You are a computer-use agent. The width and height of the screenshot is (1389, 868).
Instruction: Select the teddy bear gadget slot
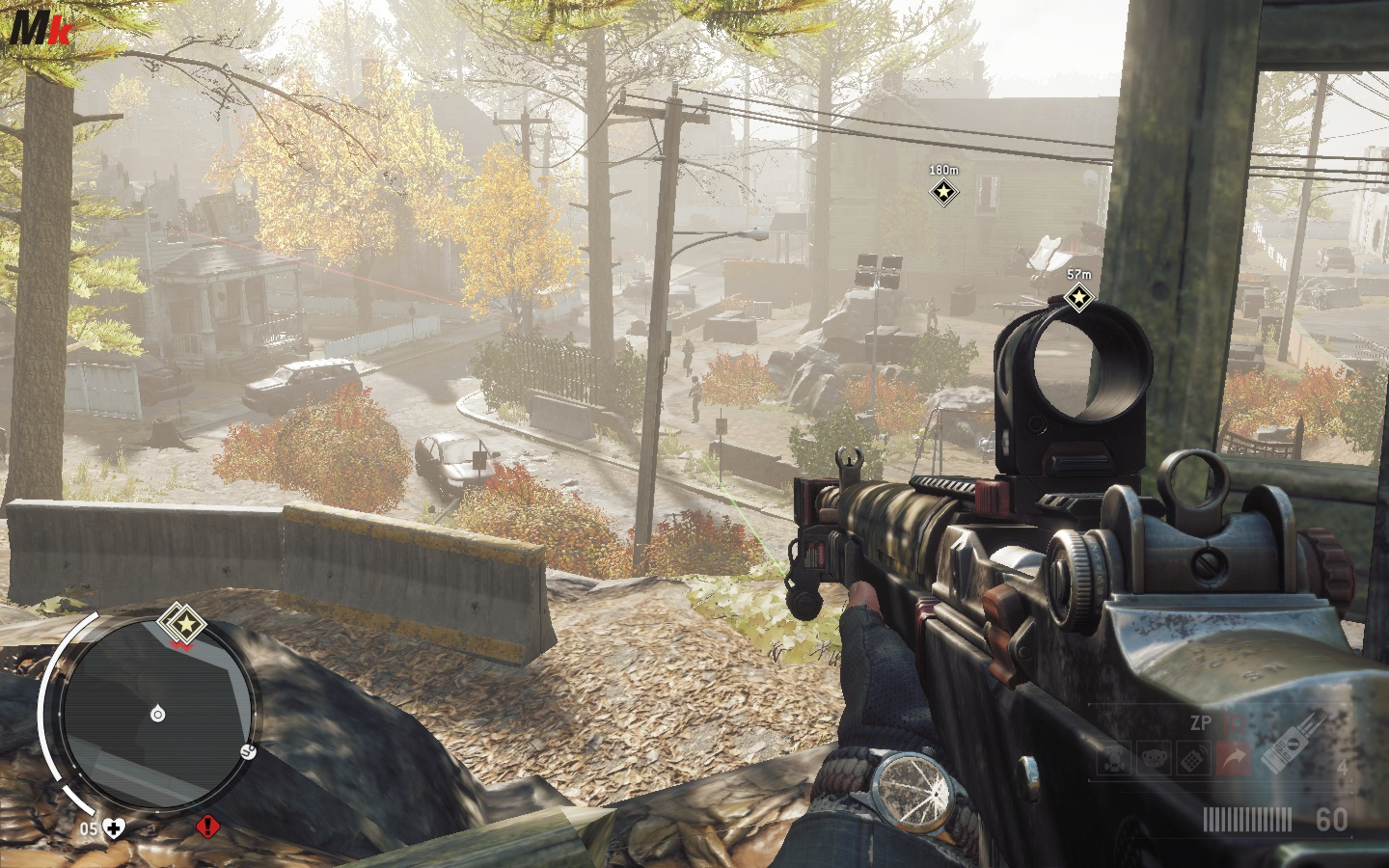pos(1154,759)
